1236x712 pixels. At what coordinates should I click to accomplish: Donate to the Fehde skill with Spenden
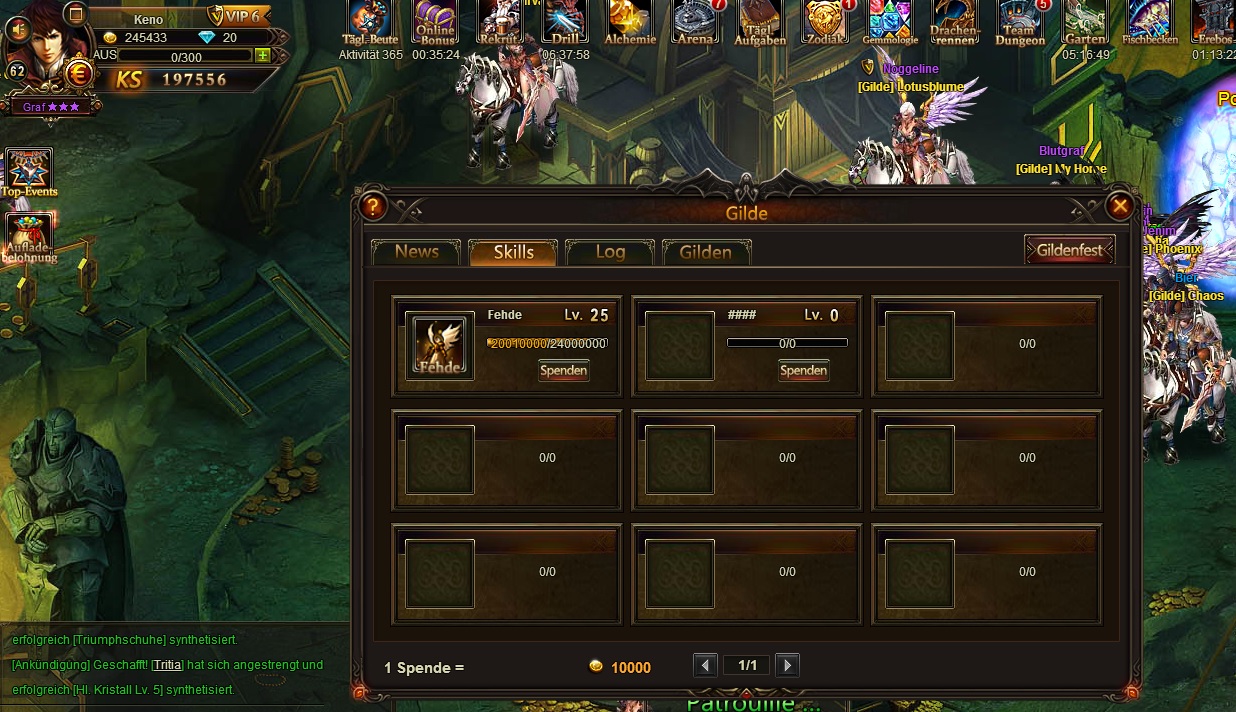click(x=564, y=371)
